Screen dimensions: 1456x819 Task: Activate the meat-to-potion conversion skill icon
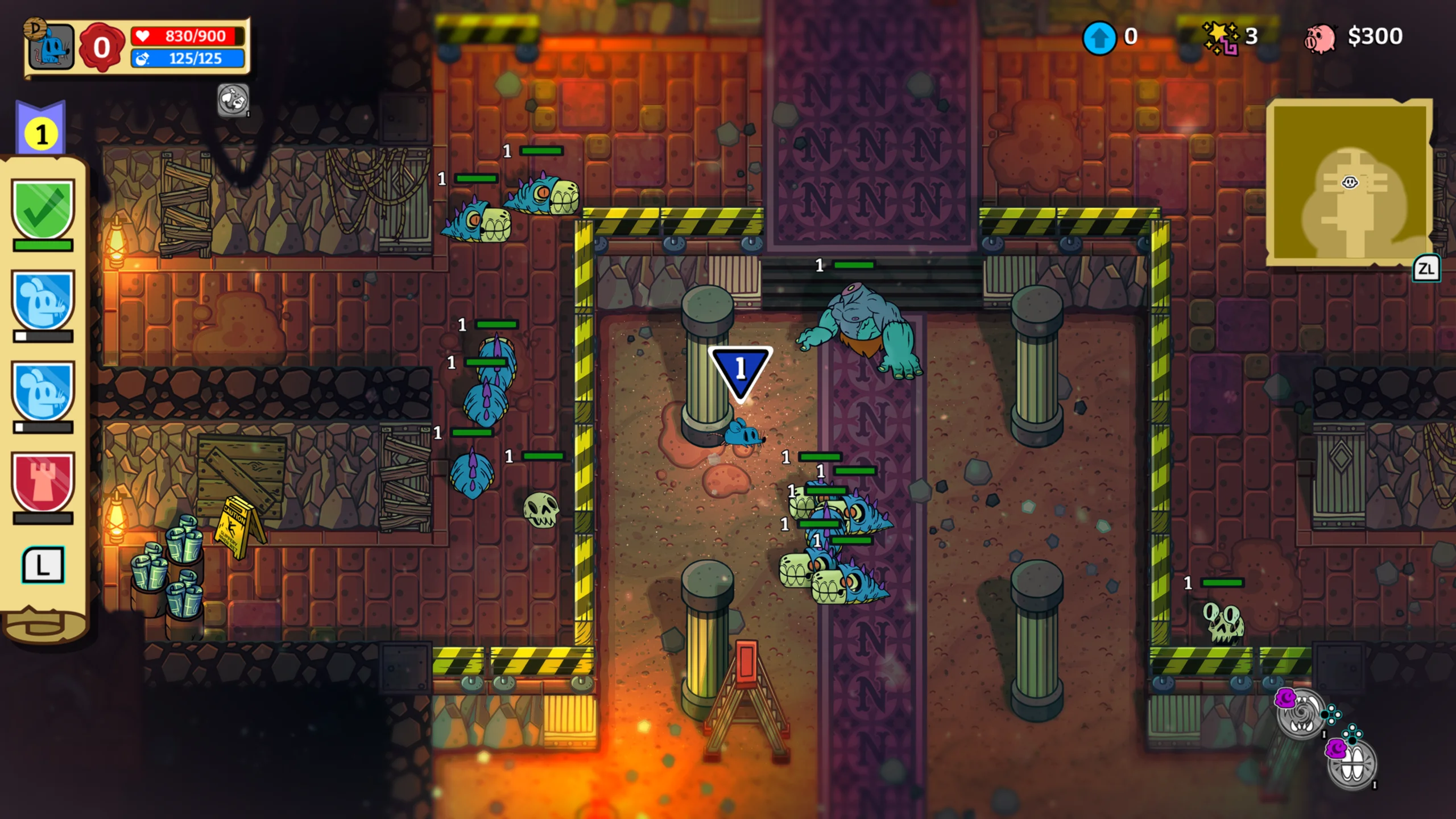(x=233, y=101)
